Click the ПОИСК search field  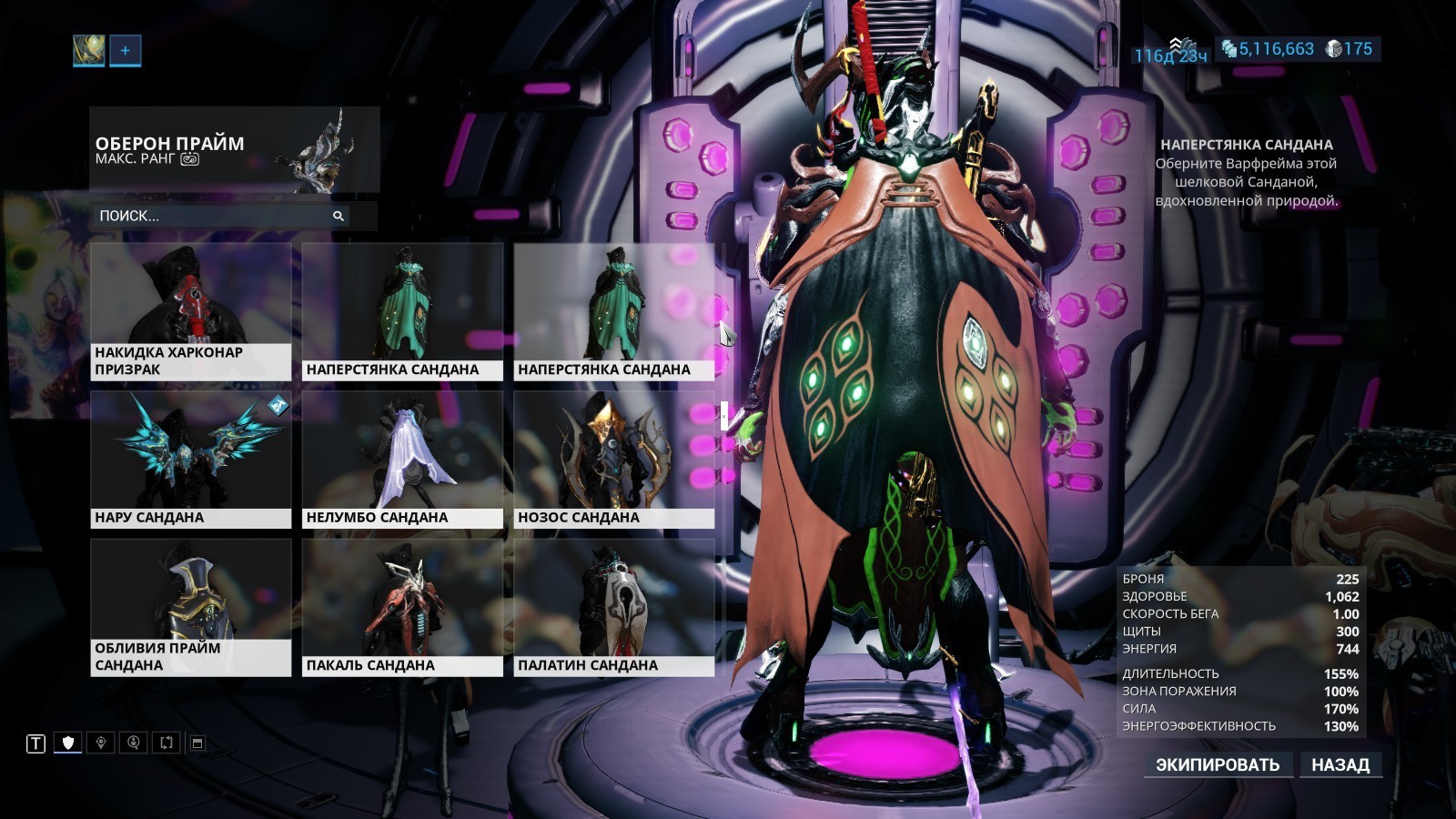(218, 216)
